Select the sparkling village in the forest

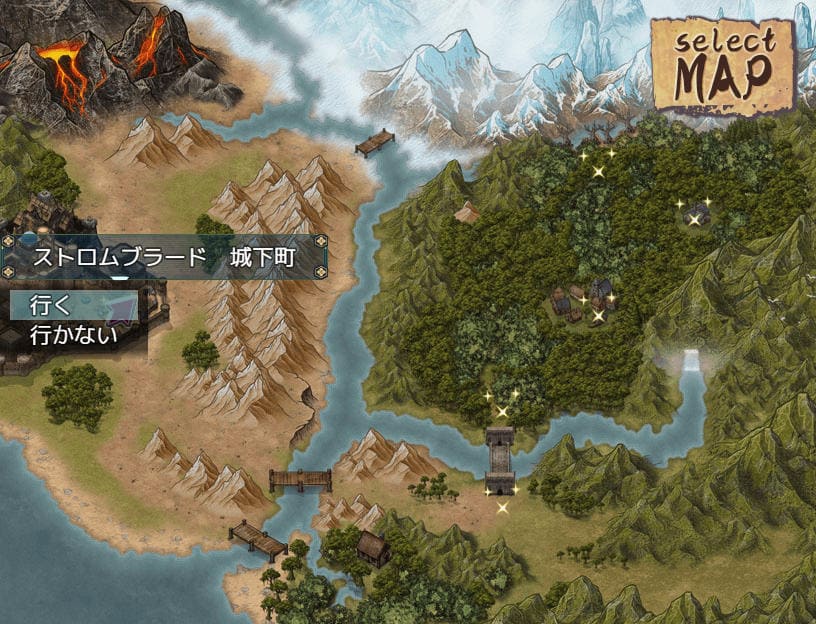(x=582, y=302)
